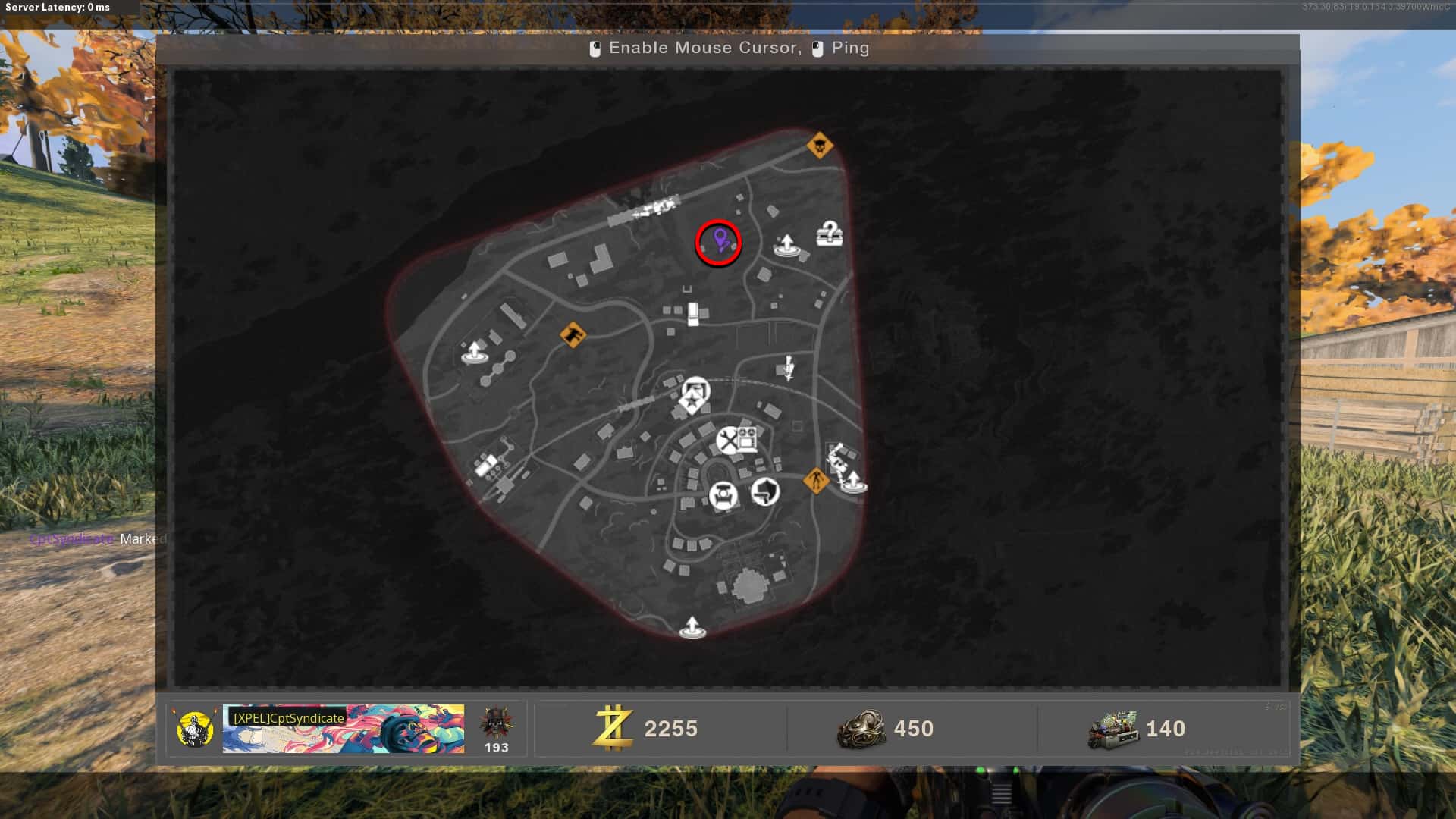The width and height of the screenshot is (1456, 819).
Task: Click the arcade machine icon on the map
Action: (748, 440)
